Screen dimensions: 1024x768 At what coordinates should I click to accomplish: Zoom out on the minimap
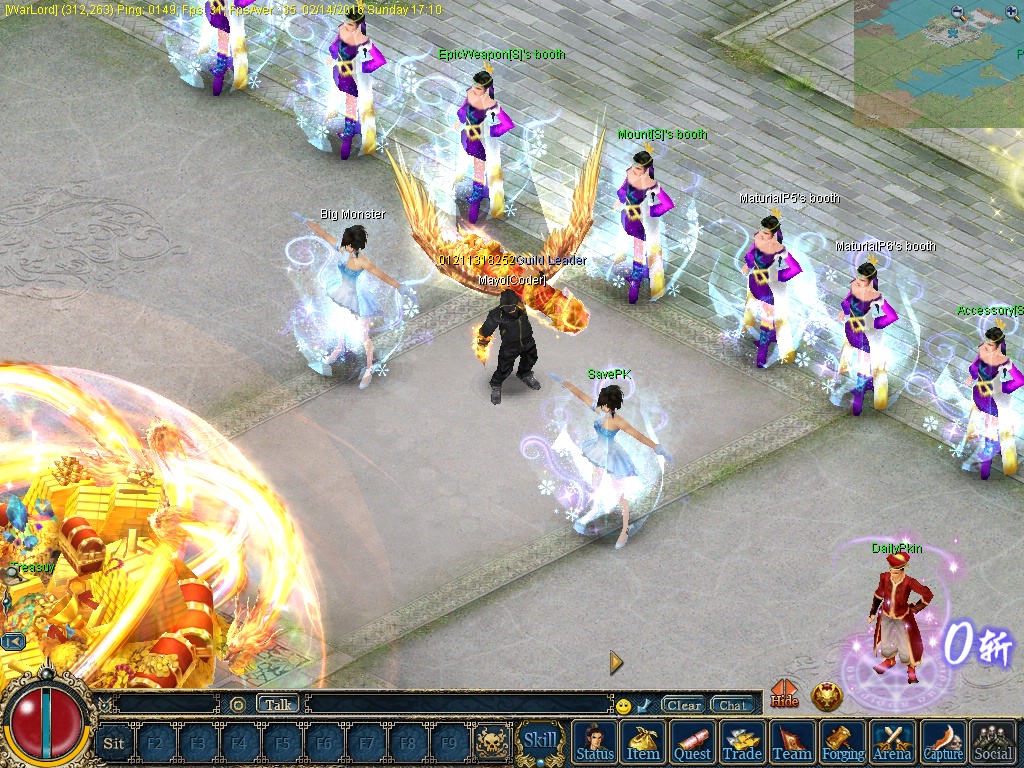[959, 13]
